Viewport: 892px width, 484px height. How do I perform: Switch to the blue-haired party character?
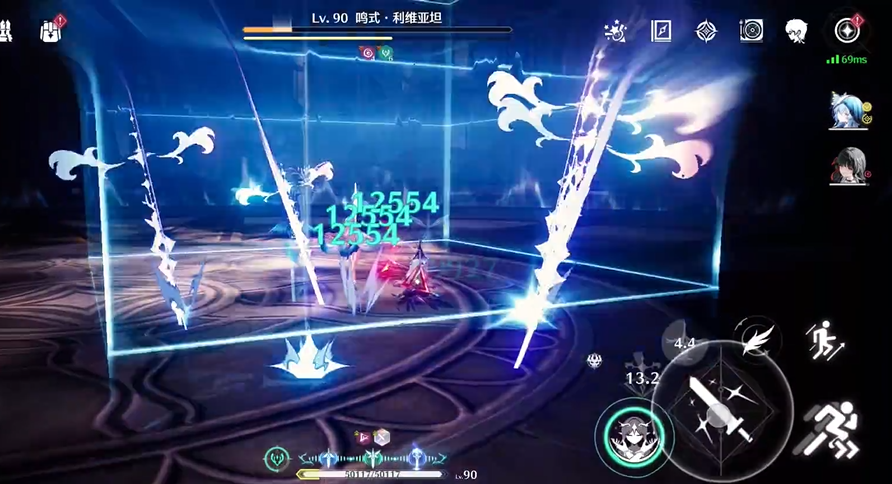tap(846, 110)
